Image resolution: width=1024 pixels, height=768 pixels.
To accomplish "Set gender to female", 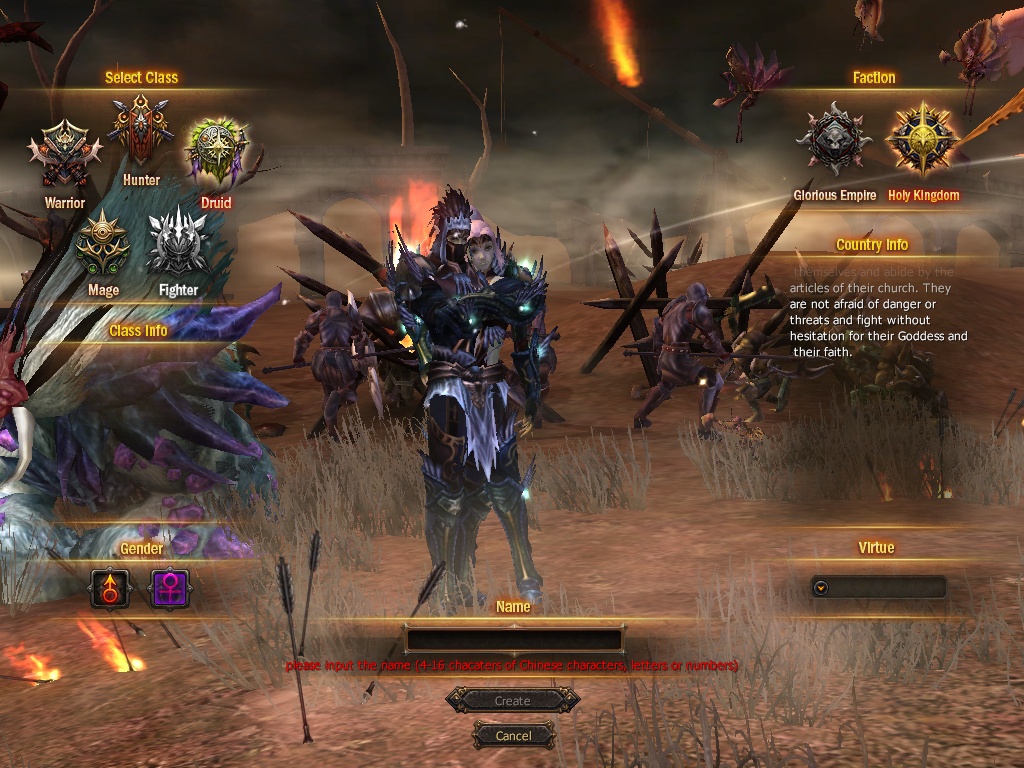I will point(169,588).
